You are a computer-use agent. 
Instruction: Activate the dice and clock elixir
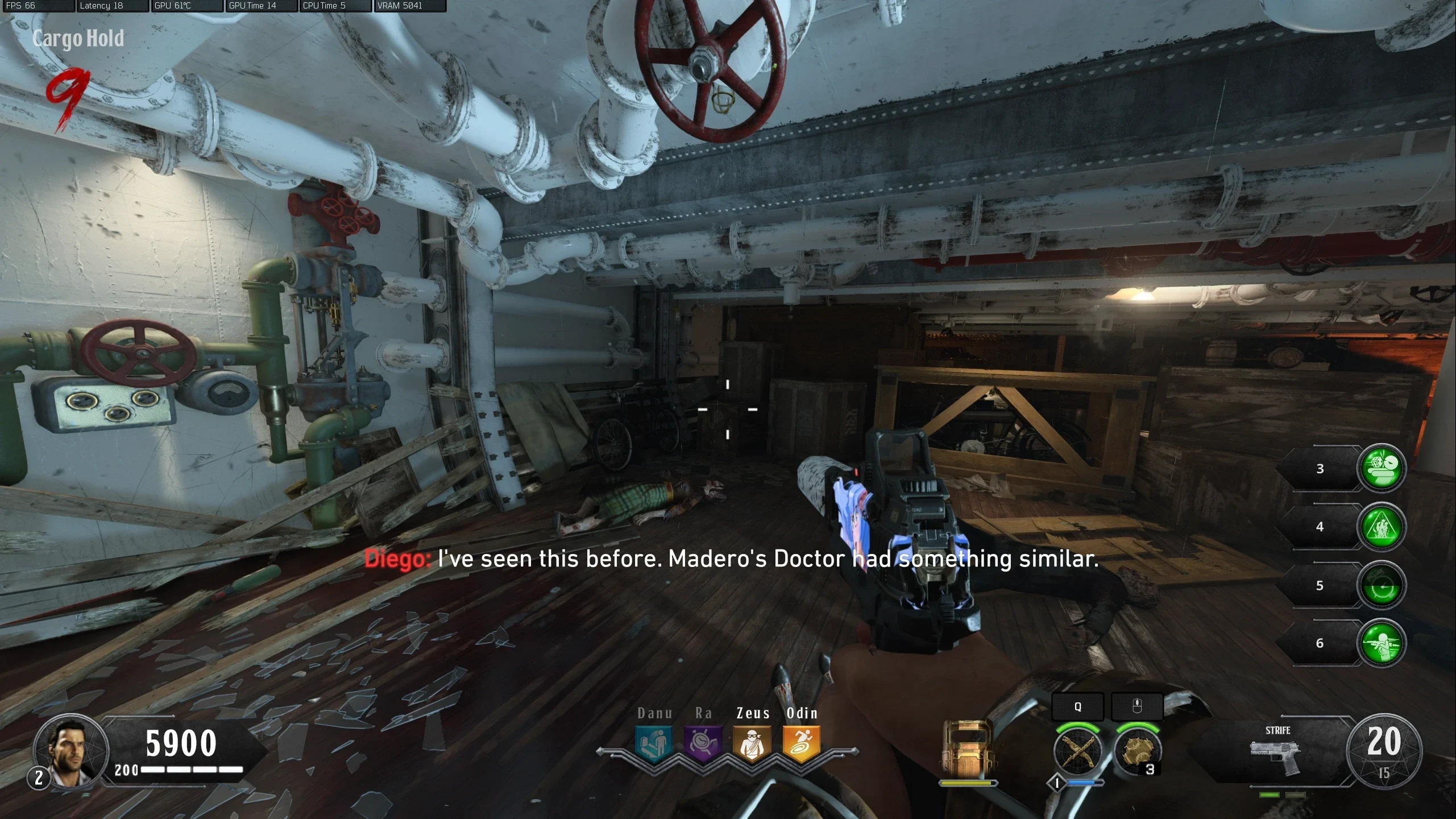pyautogui.click(x=1381, y=468)
